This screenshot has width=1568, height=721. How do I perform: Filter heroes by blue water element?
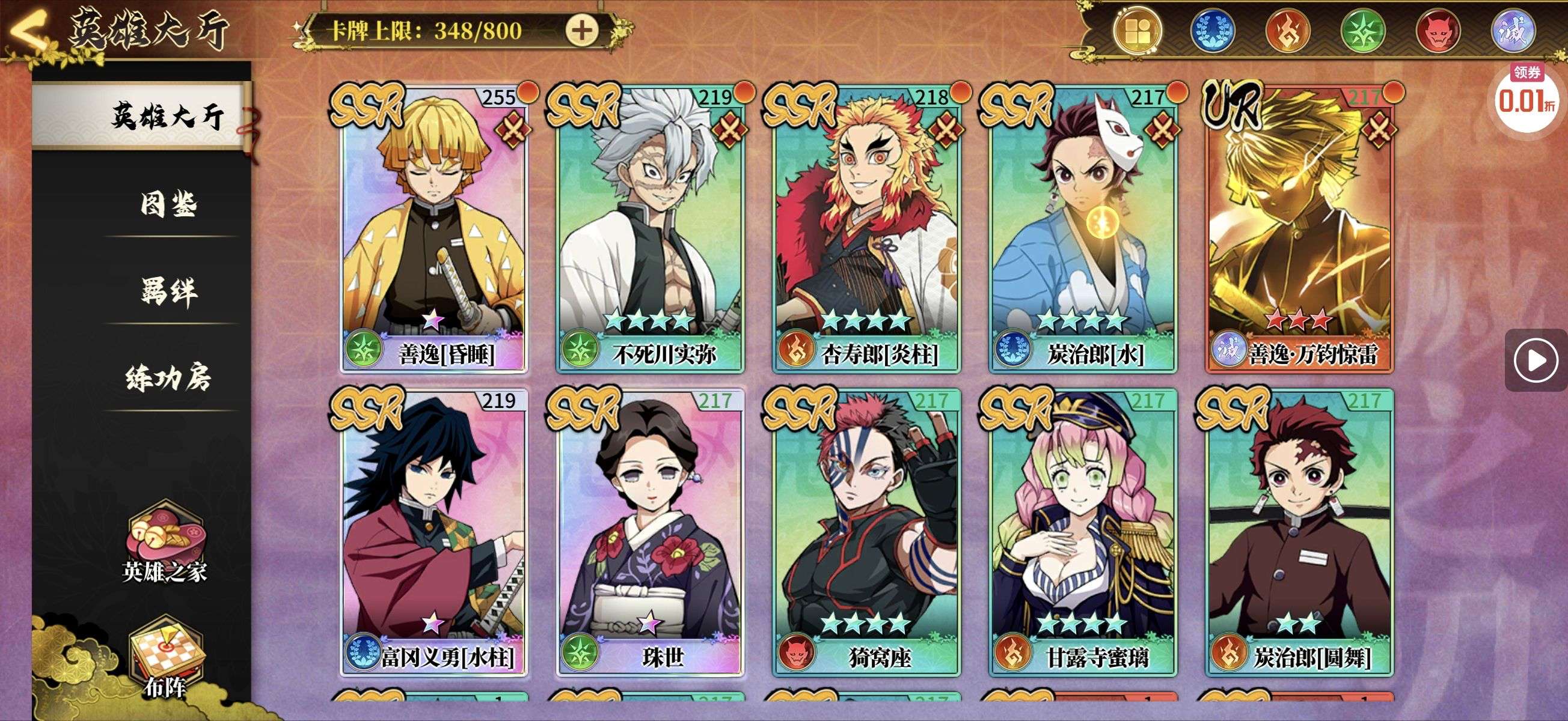pos(1212,31)
